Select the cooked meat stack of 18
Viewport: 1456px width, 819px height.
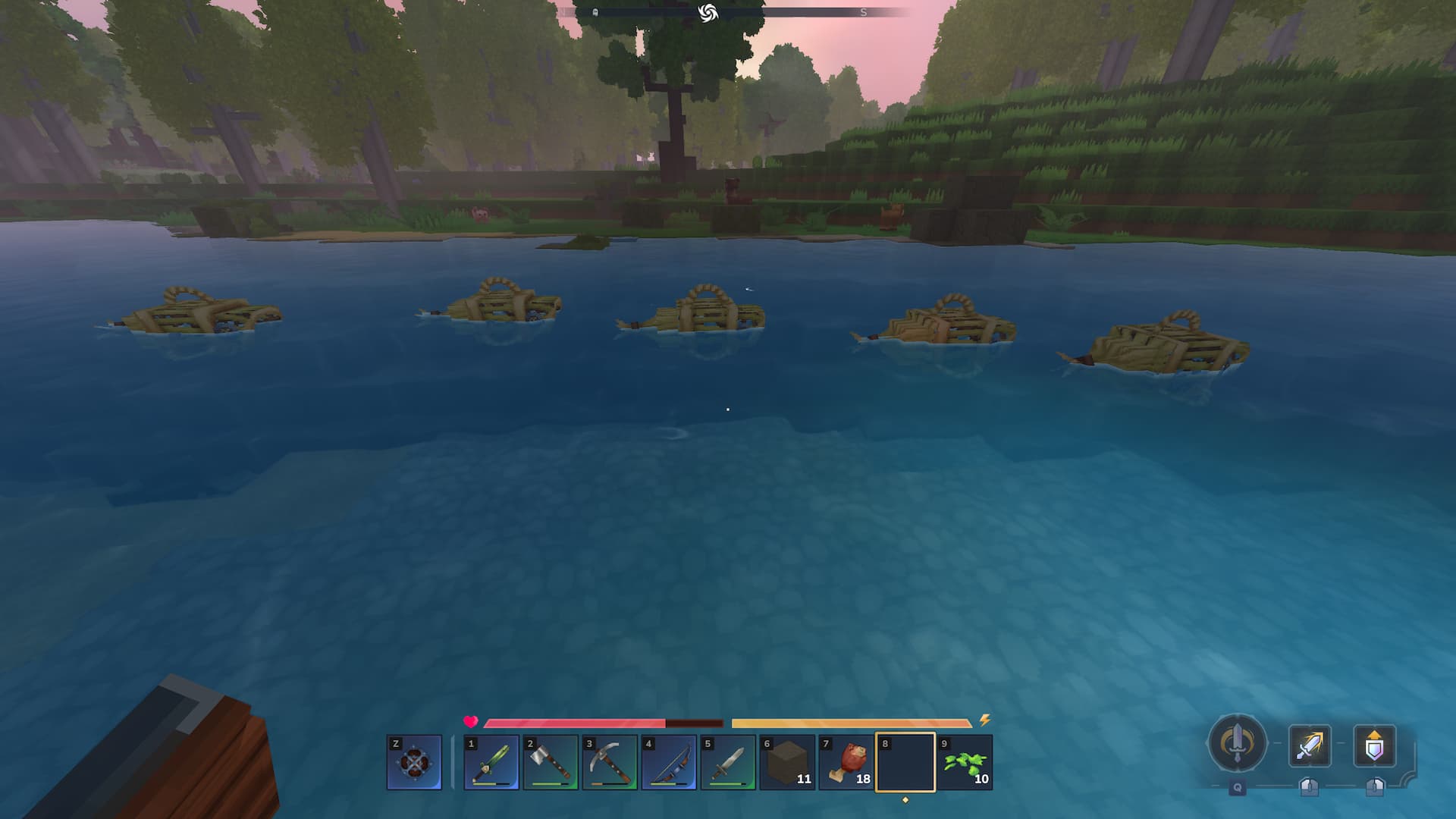[x=846, y=762]
